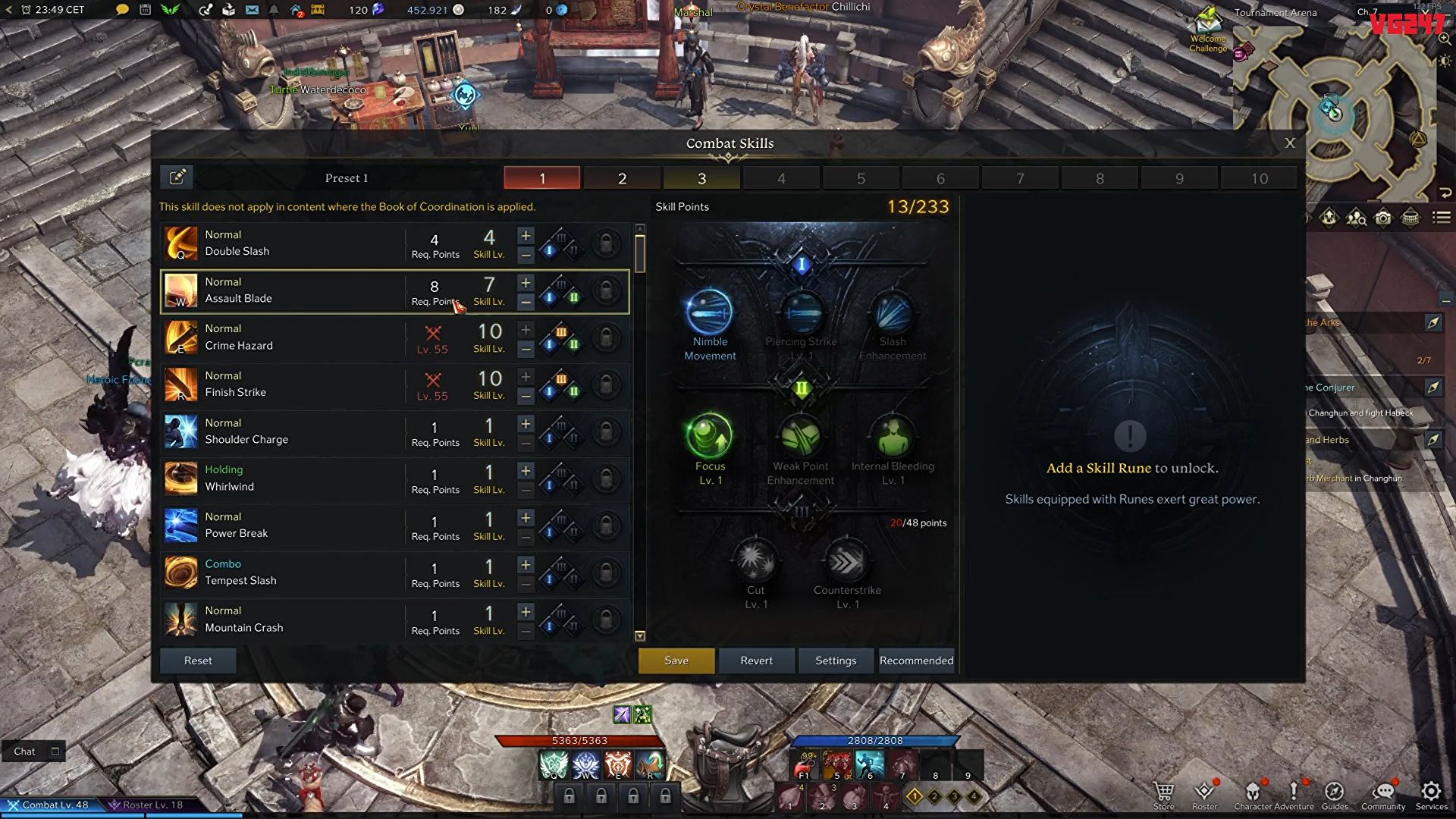Viewport: 1456px width, 819px height.
Task: Decrease Assault Blade skill level
Action: click(x=526, y=302)
